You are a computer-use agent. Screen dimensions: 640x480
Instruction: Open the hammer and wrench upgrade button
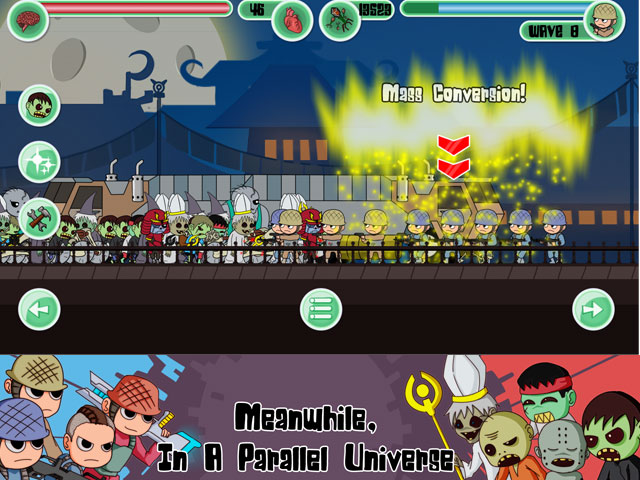click(39, 216)
